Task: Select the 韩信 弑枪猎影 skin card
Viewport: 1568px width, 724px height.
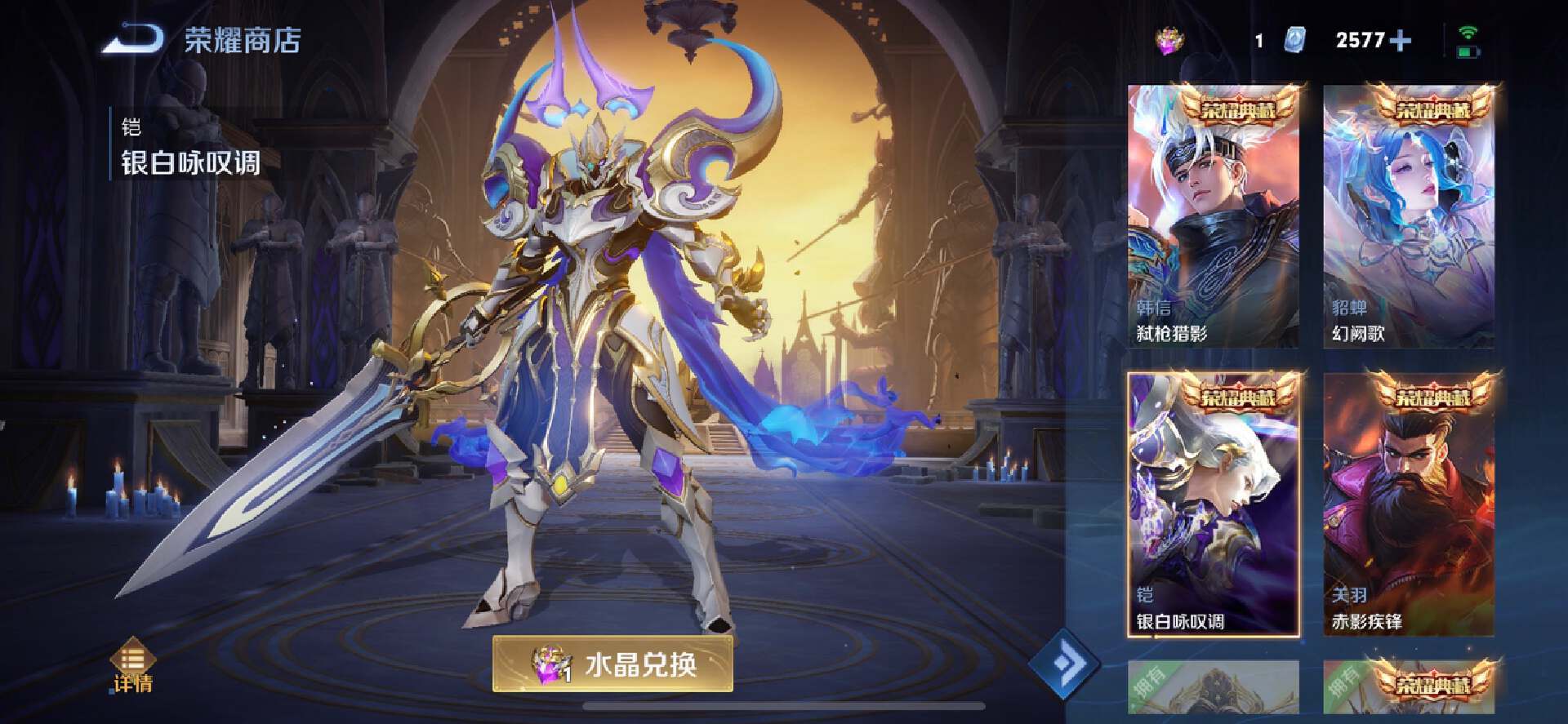Action: [1213, 216]
